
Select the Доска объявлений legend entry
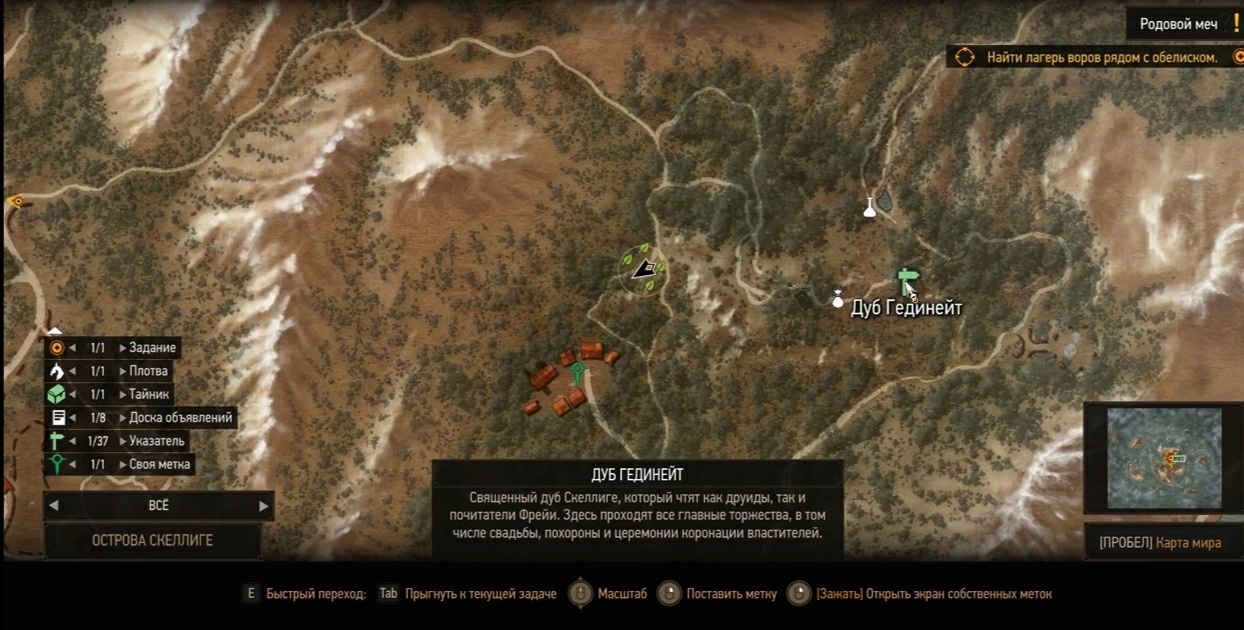point(180,418)
